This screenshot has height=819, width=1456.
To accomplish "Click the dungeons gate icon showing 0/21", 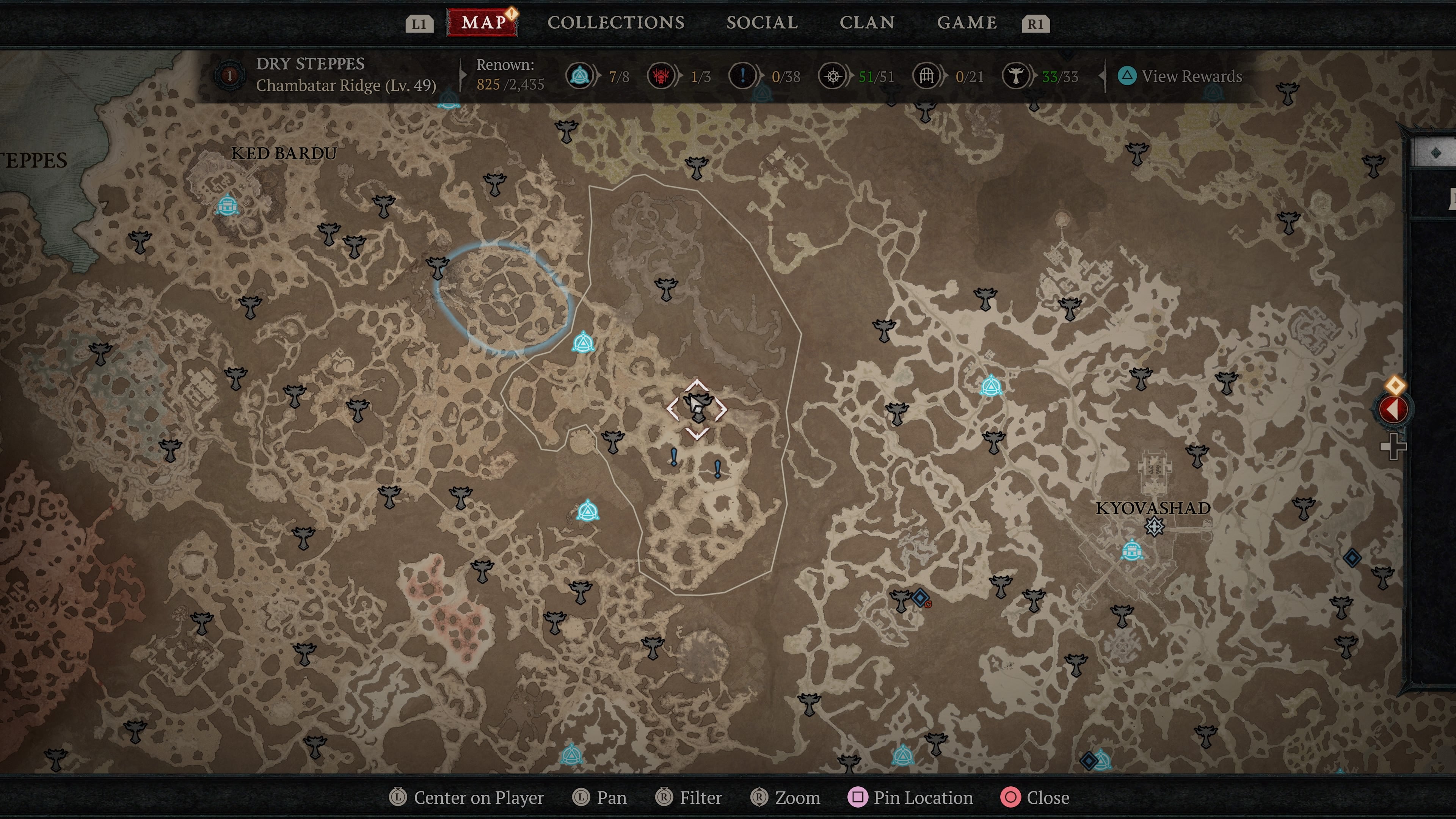I will click(x=926, y=76).
